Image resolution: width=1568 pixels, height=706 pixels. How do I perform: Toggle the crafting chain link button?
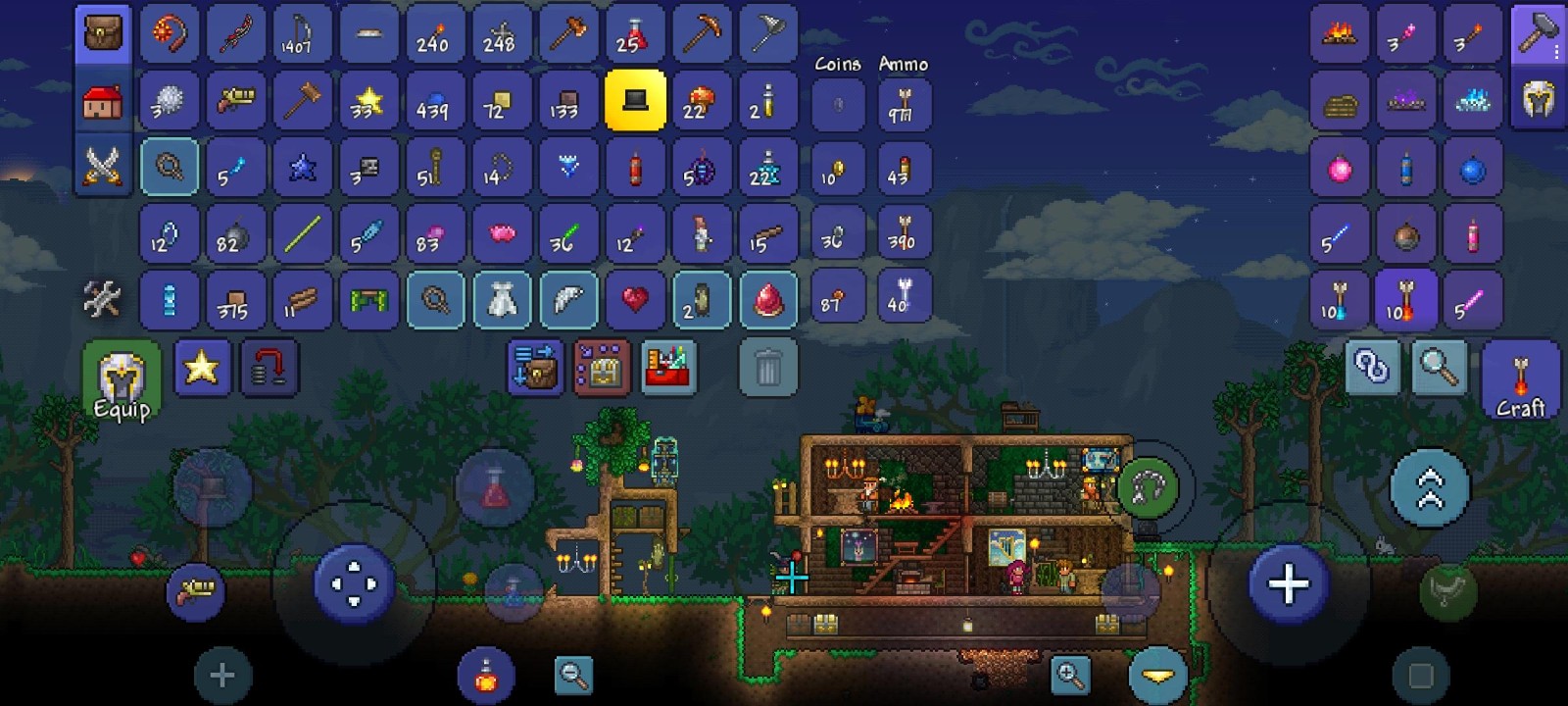(x=1372, y=368)
